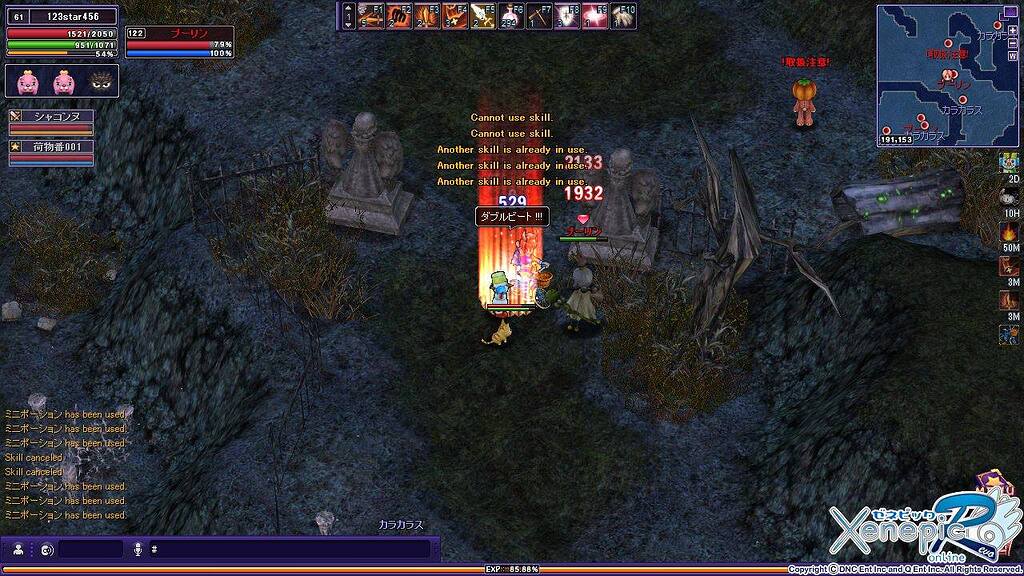Open the chat mode character button
Screen dimensions: 1024x576
[x=18, y=549]
